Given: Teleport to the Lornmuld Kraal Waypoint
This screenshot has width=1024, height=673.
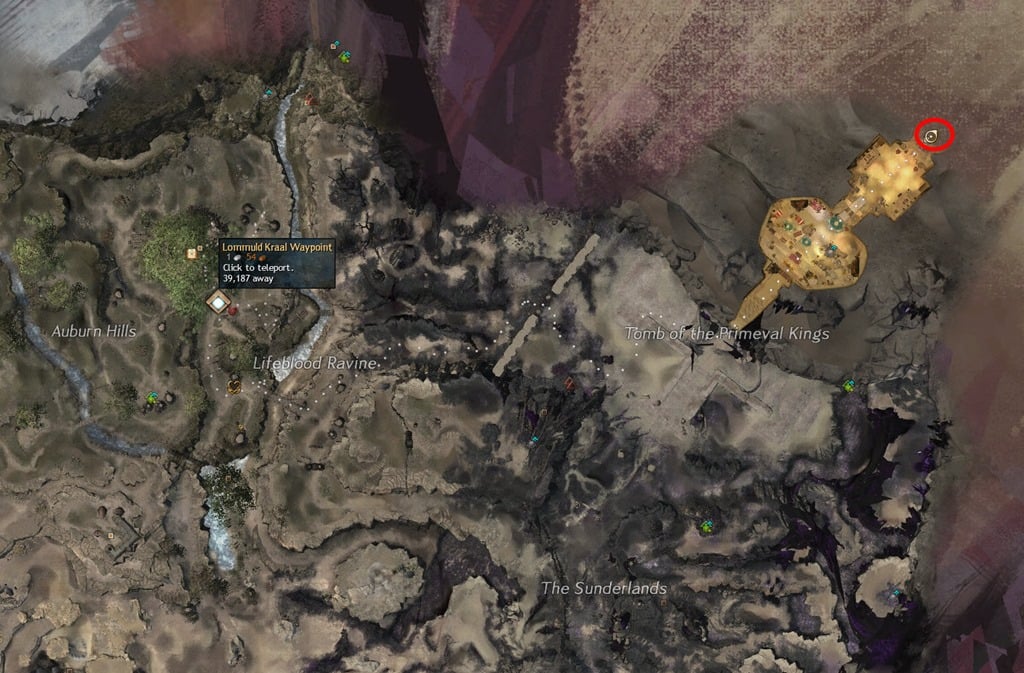Looking at the screenshot, I should tap(217, 300).
